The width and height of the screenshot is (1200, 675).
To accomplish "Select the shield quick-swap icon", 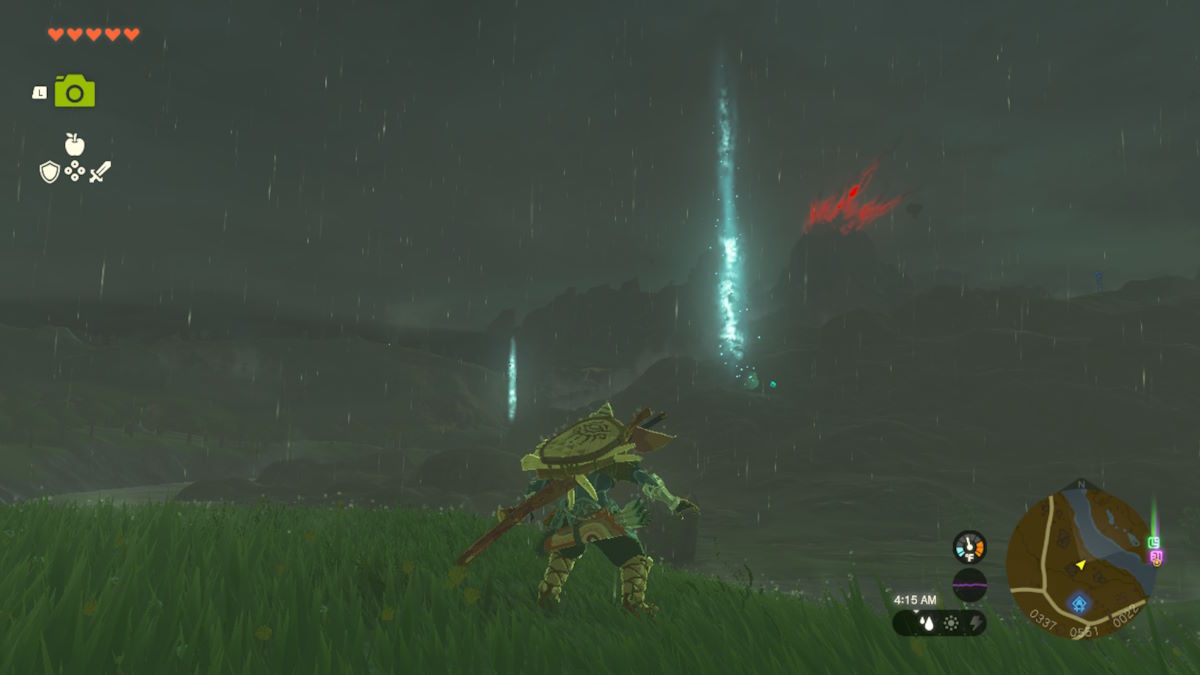I will (x=49, y=172).
